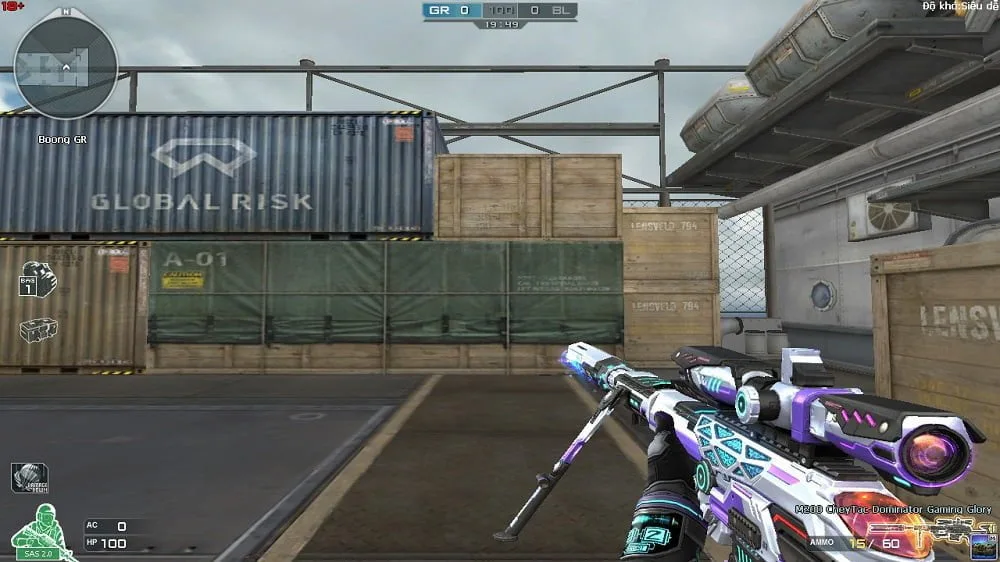Image resolution: width=1000 pixels, height=562 pixels.
Task: Select the supply crate item icon
Action: [x=38, y=329]
